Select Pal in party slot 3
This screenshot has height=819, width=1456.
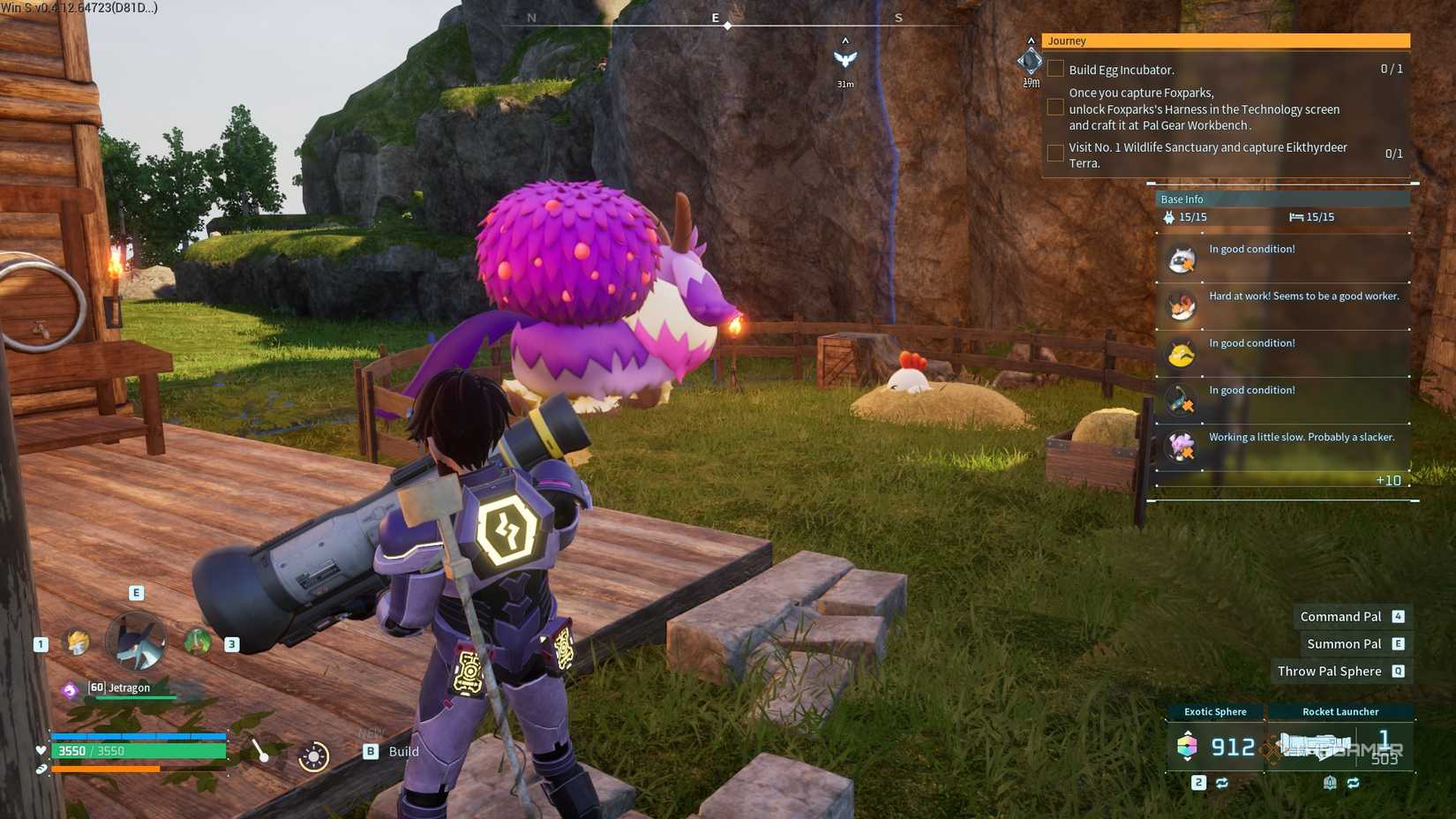click(198, 640)
